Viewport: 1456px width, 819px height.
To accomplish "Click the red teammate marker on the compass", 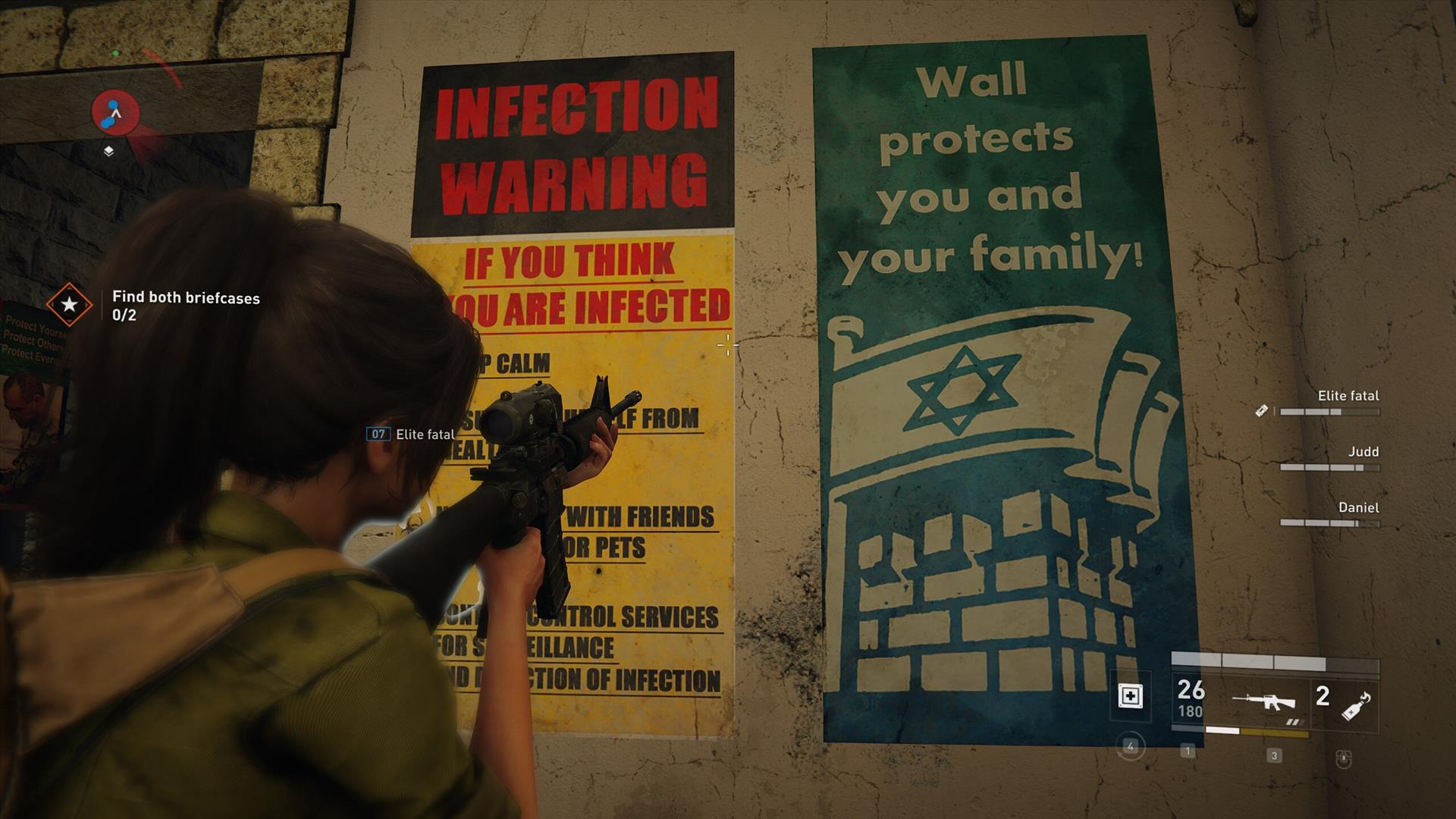I will point(115,112).
